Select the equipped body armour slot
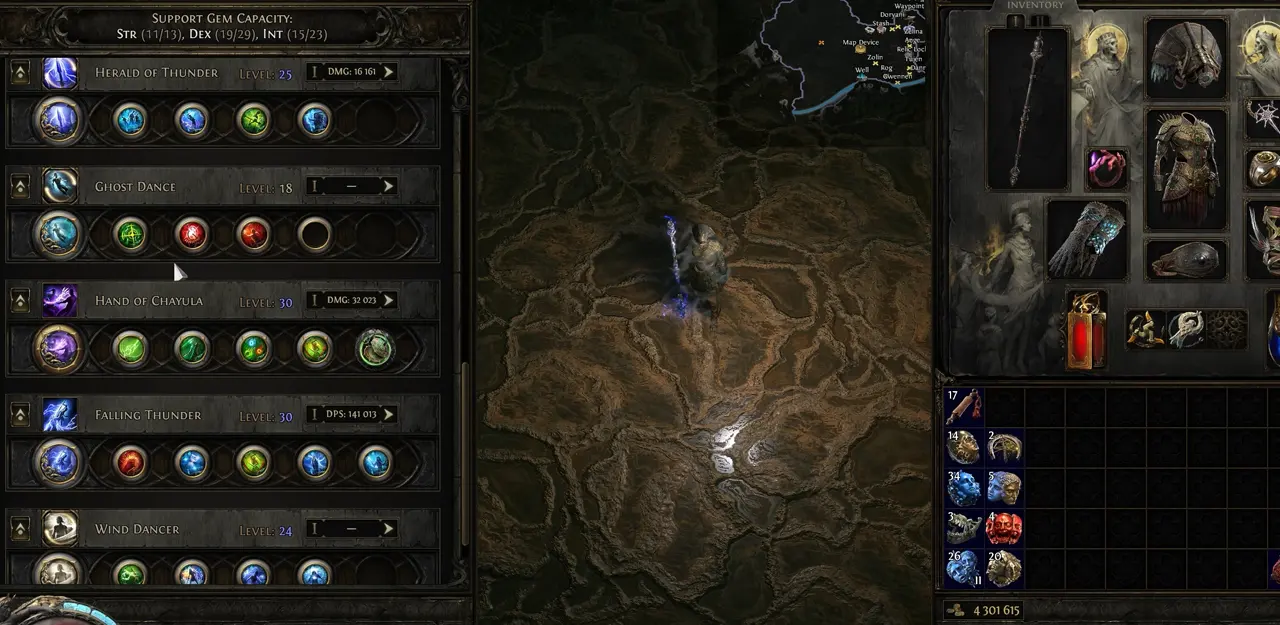The image size is (1280, 625). [1185, 170]
